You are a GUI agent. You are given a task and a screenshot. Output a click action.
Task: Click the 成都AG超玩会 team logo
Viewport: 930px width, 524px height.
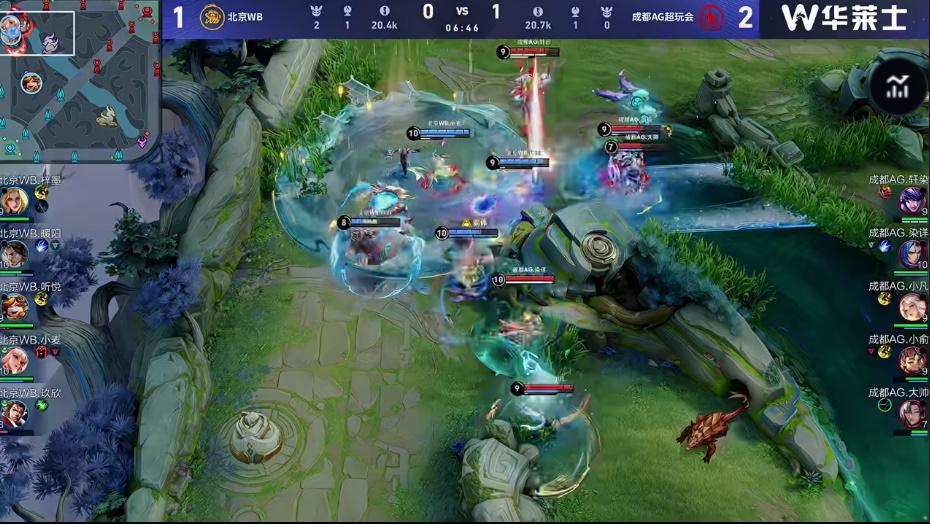710,17
